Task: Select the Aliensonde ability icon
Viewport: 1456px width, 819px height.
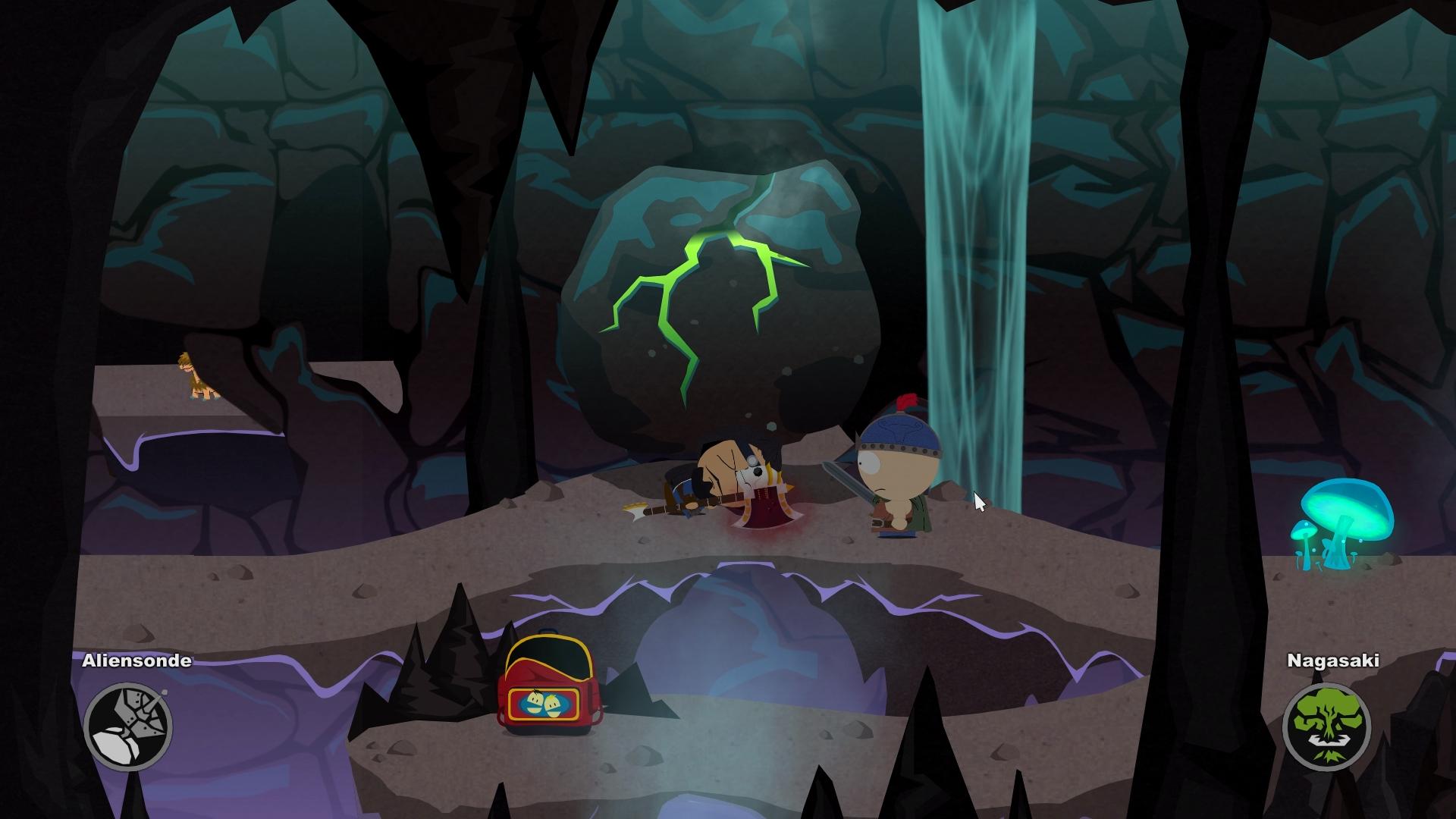Action: 128,726
